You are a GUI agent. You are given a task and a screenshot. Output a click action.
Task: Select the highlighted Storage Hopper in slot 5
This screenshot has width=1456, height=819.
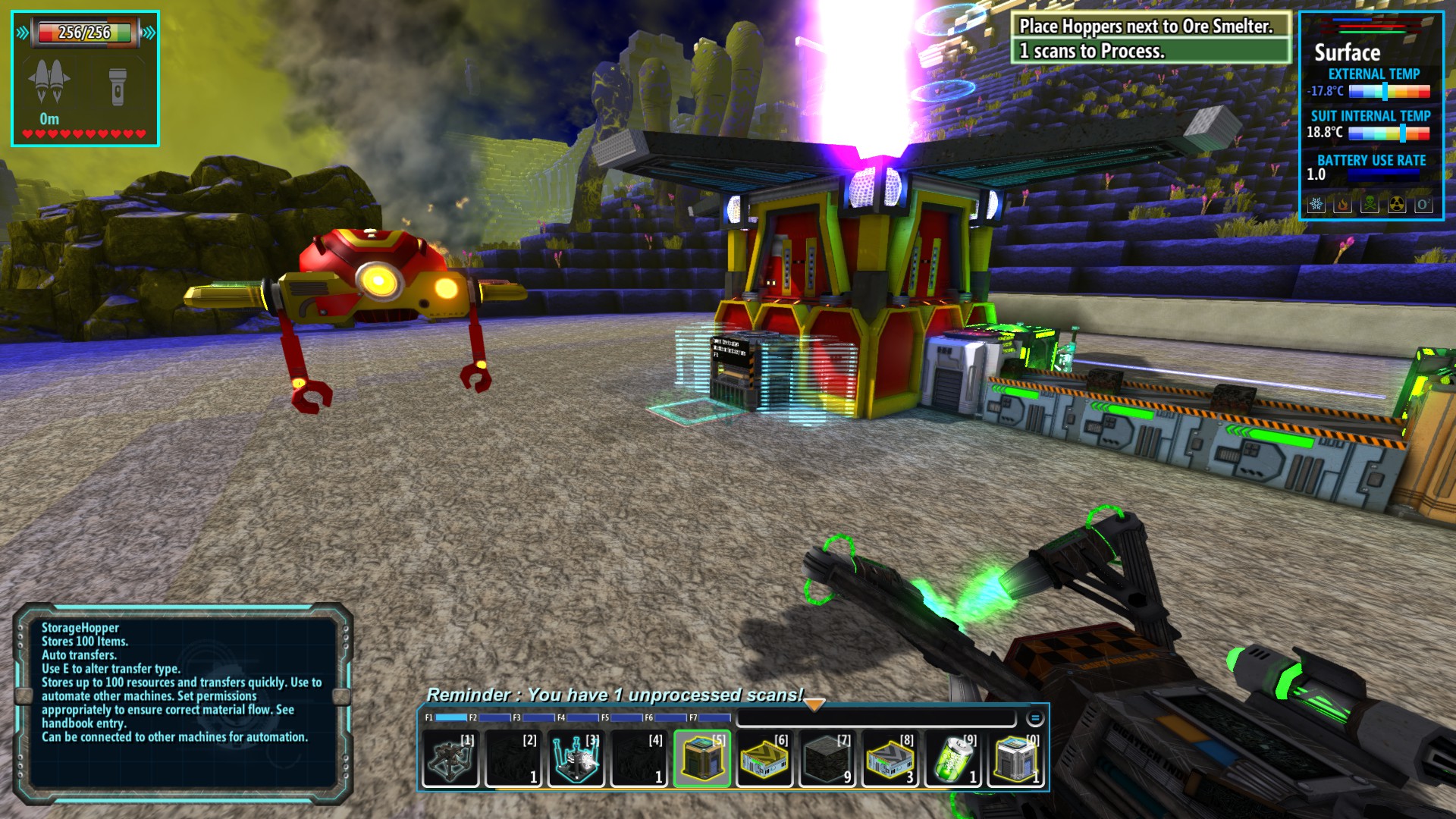702,759
